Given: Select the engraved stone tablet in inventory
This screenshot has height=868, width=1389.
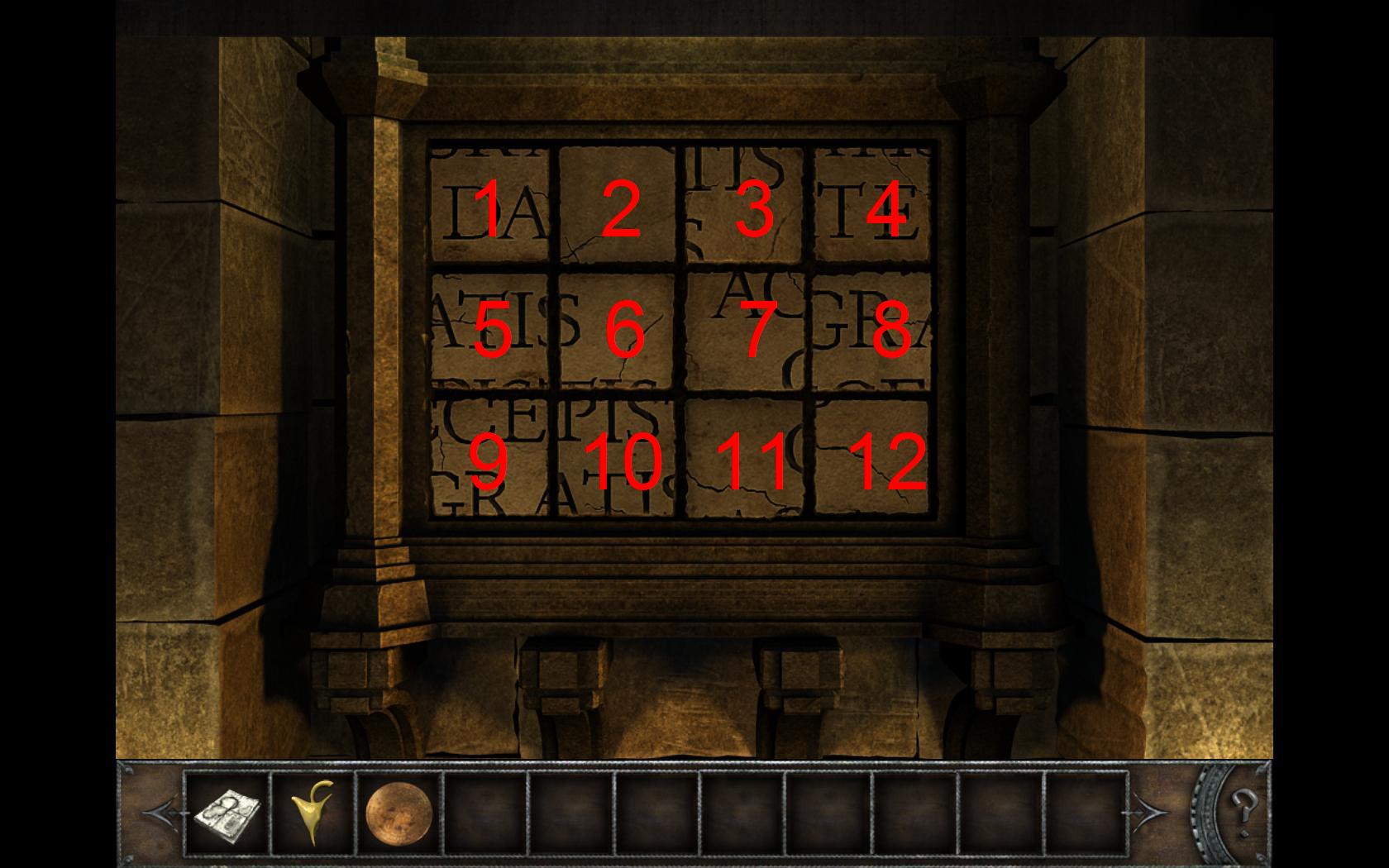Looking at the screenshot, I should click(227, 813).
